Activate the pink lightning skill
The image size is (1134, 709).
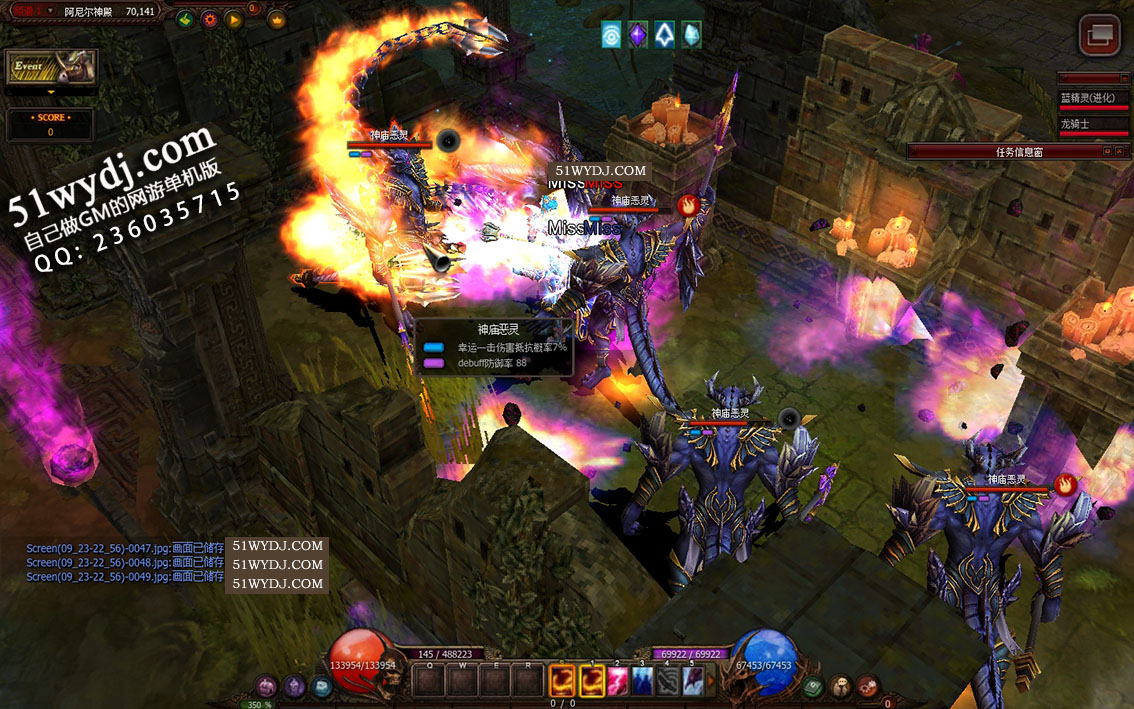[618, 681]
